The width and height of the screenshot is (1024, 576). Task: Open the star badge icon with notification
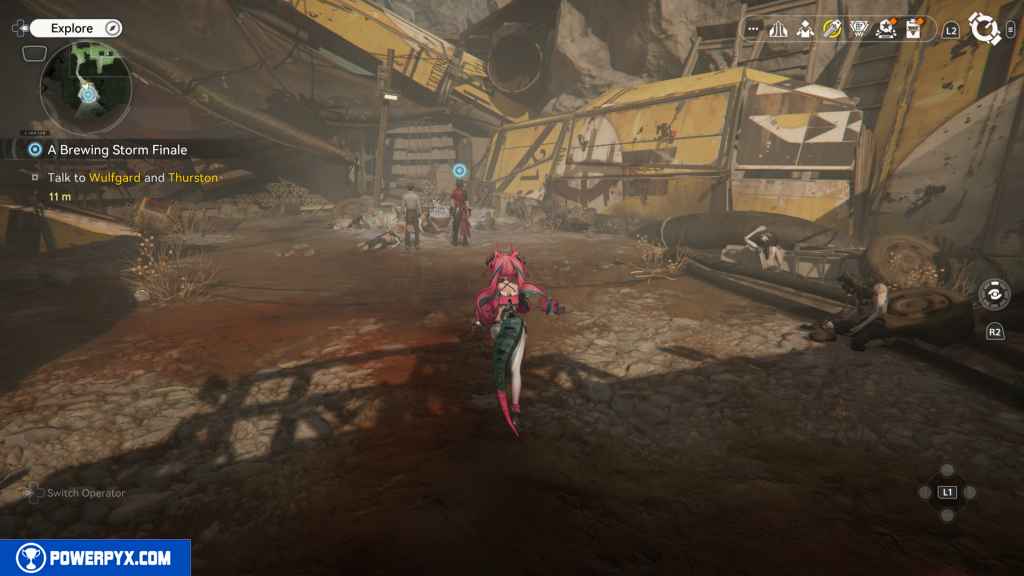pyautogui.click(x=886, y=29)
